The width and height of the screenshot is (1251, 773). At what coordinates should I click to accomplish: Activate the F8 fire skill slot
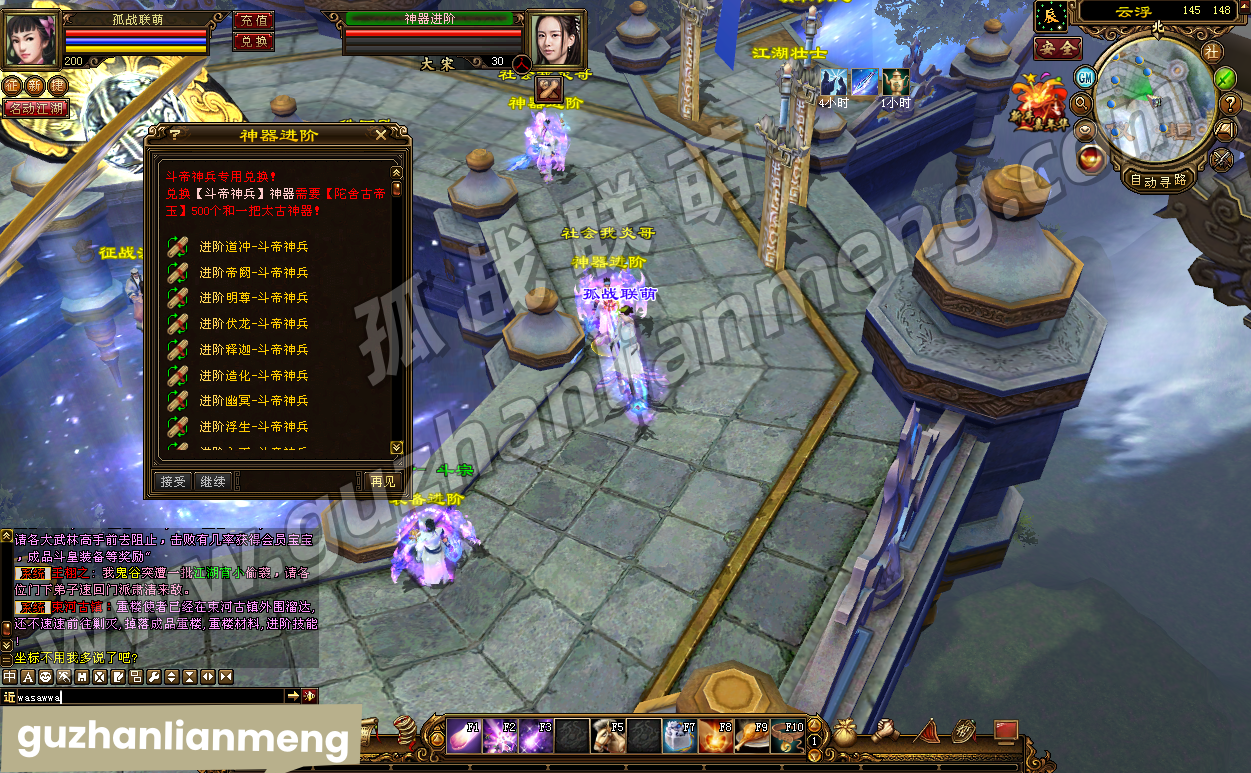coord(716,736)
